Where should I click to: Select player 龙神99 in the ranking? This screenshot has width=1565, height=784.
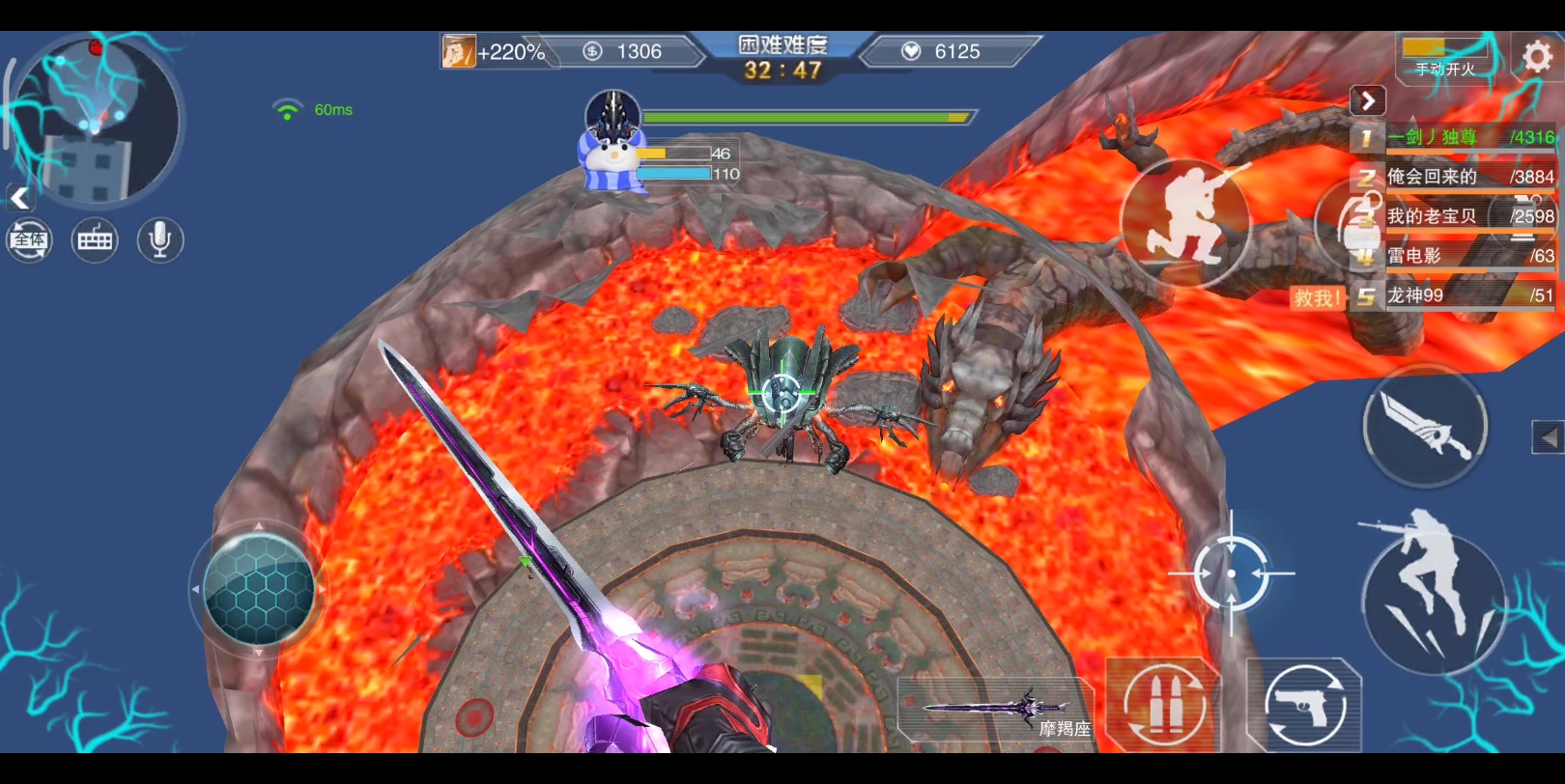click(1454, 295)
